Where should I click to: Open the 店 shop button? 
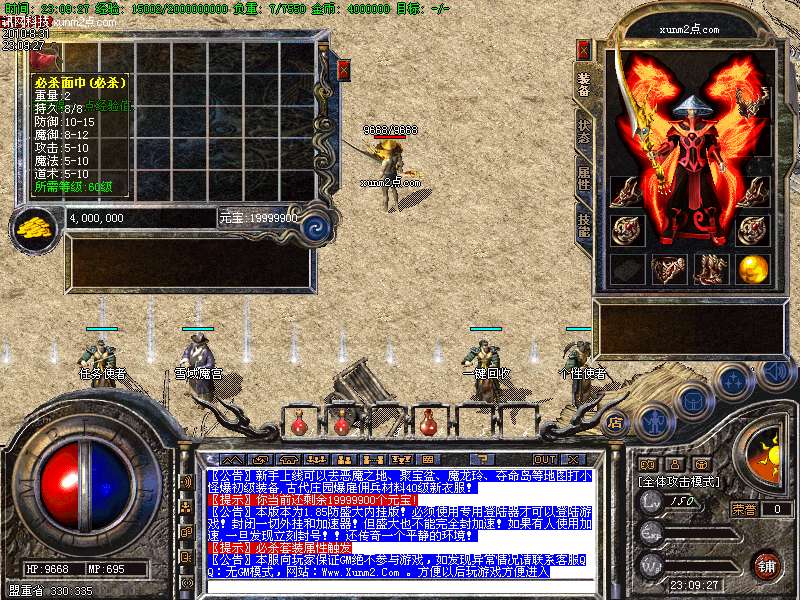615,421
